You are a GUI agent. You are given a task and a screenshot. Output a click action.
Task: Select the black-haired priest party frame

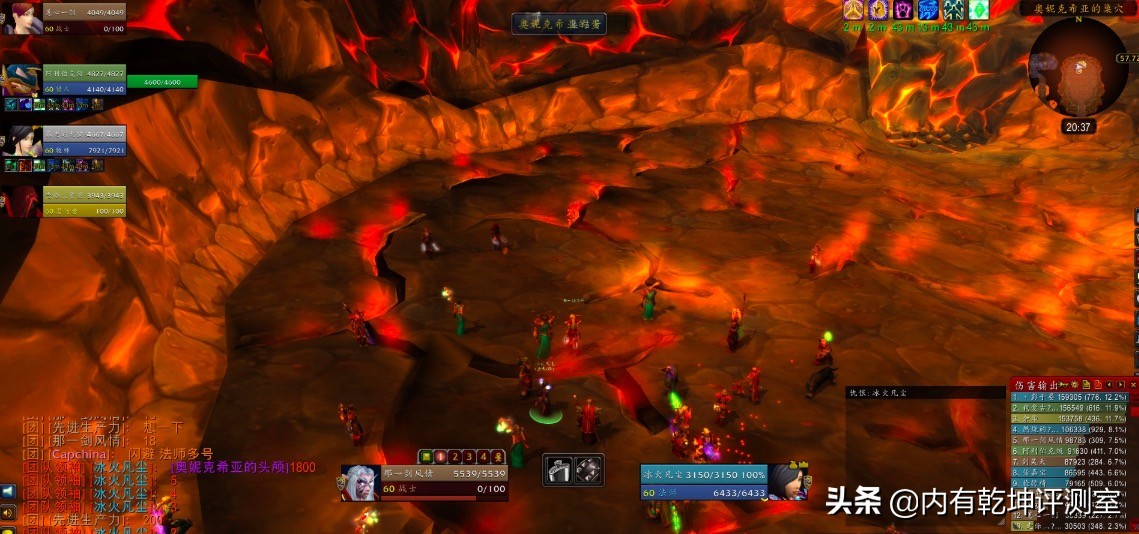click(x=22, y=141)
